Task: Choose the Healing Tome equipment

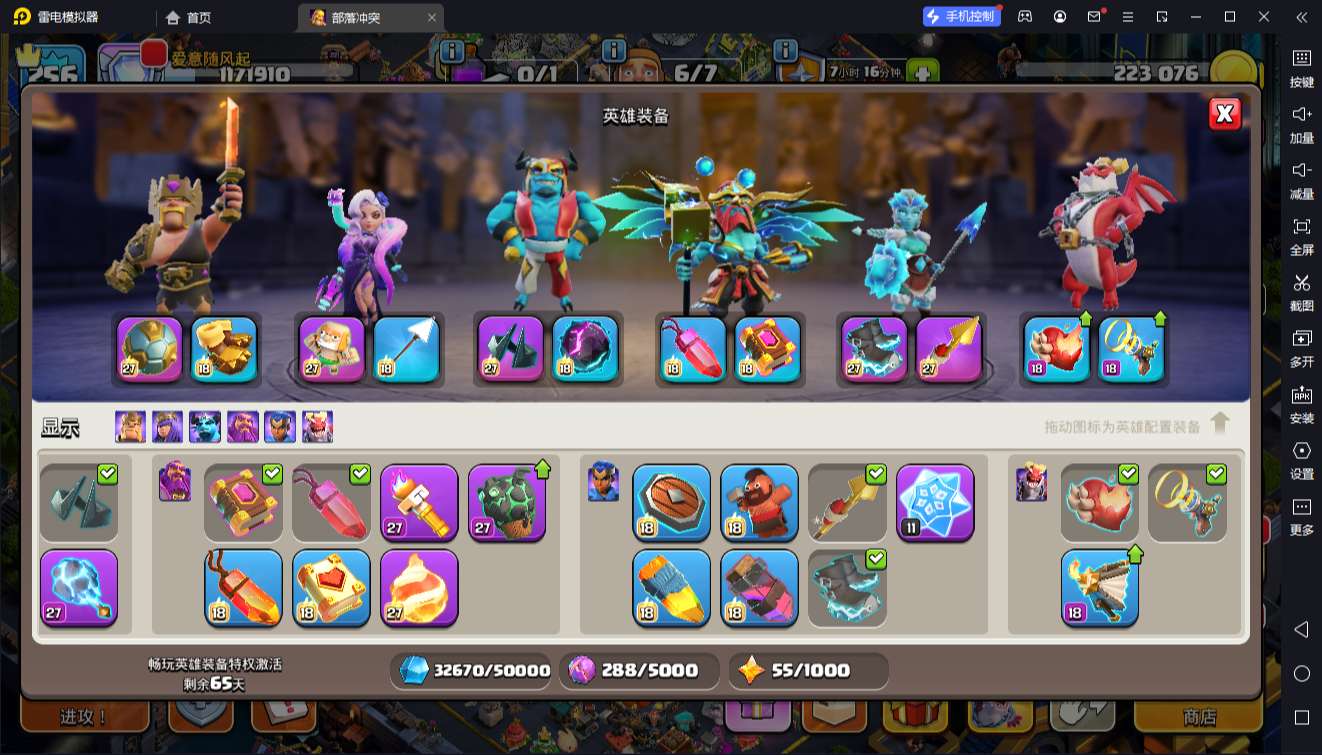Action: [331, 587]
